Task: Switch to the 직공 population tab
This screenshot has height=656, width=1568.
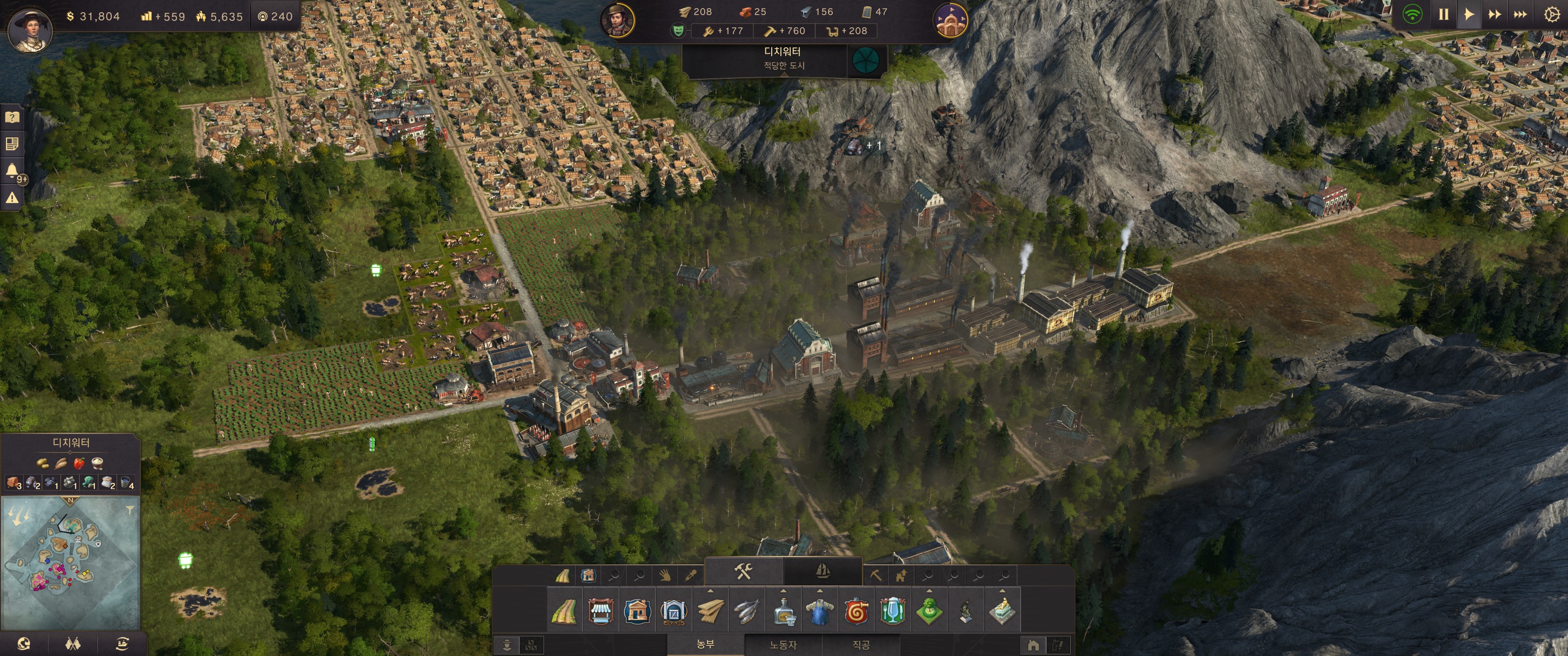Action: coord(861,645)
